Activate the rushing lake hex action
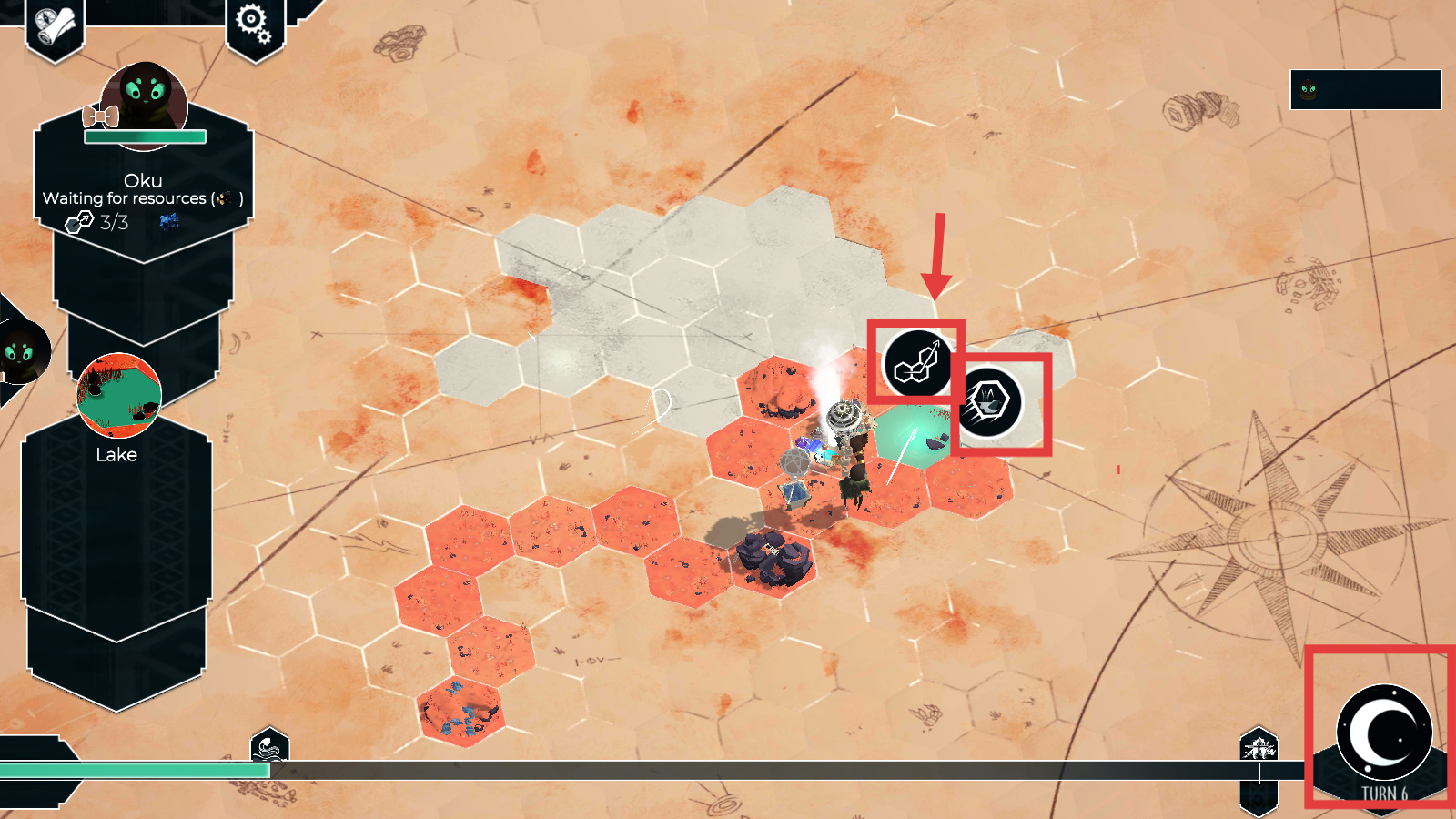Viewport: 1456px width, 819px height. pyautogui.click(x=989, y=402)
